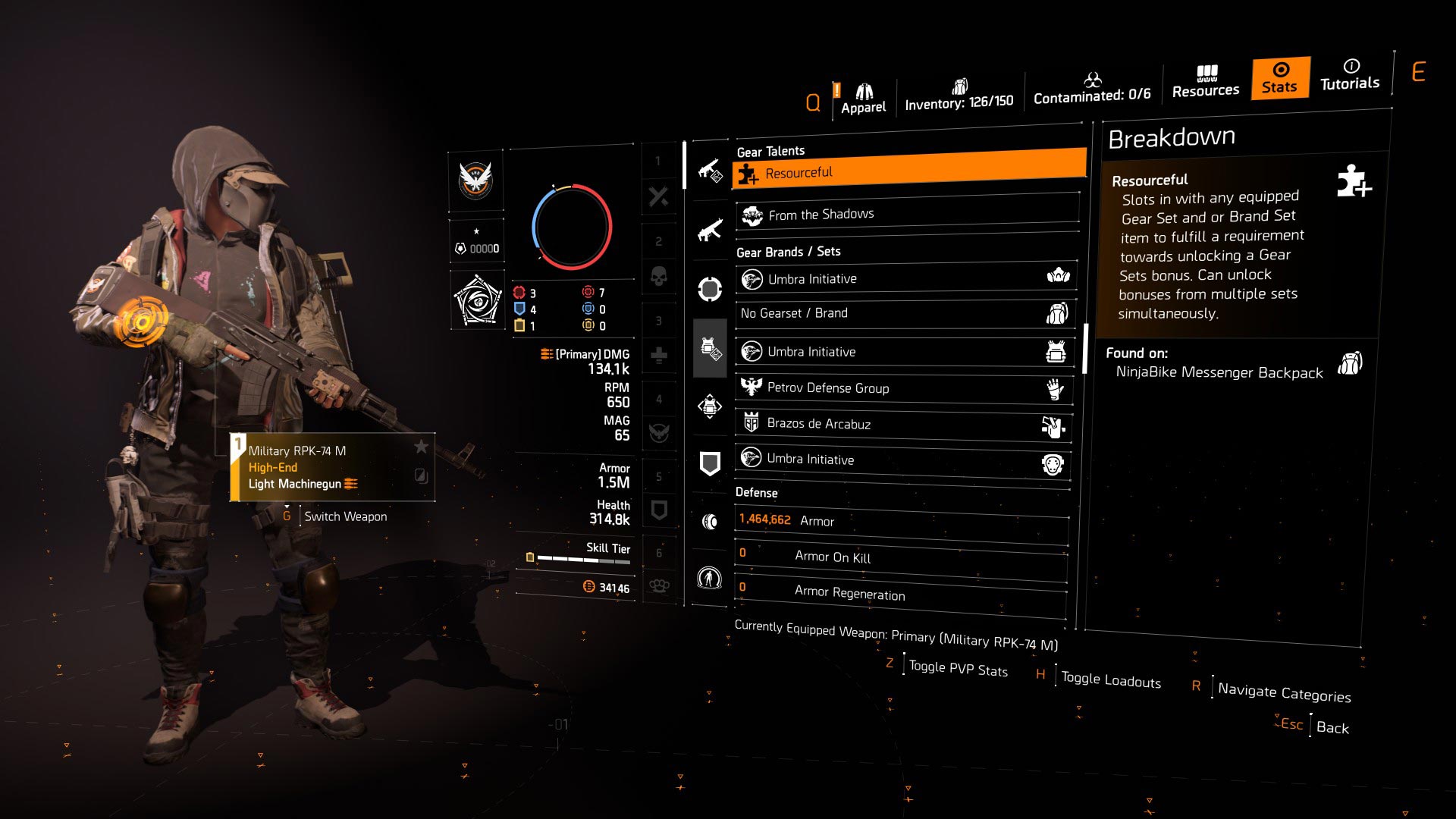Image resolution: width=1456 pixels, height=819 pixels.
Task: Select the secondary rifle slot icon
Action: tap(709, 227)
